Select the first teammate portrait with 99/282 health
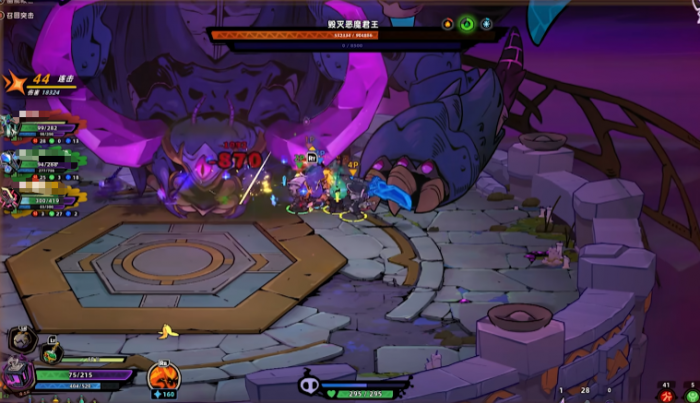 pos(10,123)
